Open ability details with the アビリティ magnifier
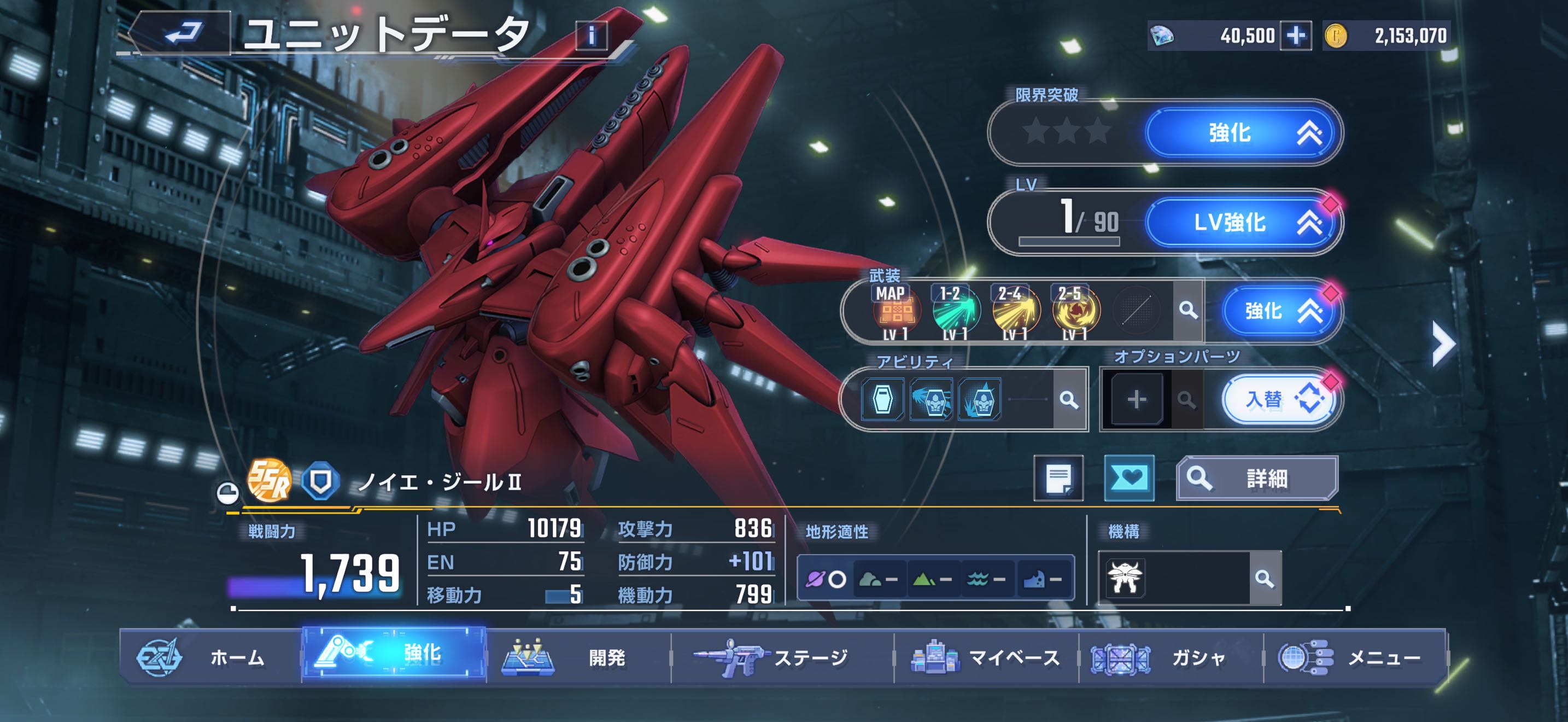The height and width of the screenshot is (722, 1568). pyautogui.click(x=1069, y=400)
